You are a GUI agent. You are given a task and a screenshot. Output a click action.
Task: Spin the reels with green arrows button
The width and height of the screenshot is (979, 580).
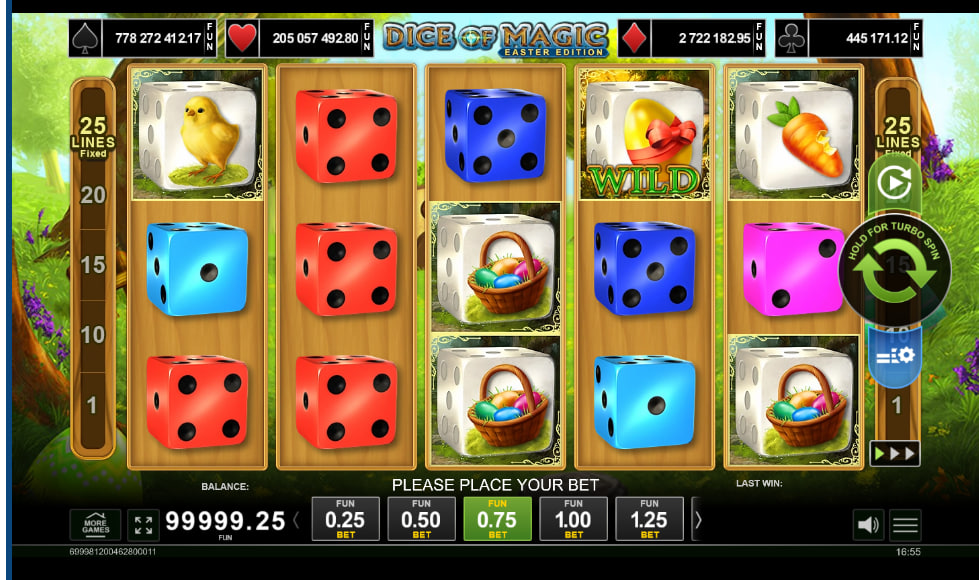(x=894, y=271)
